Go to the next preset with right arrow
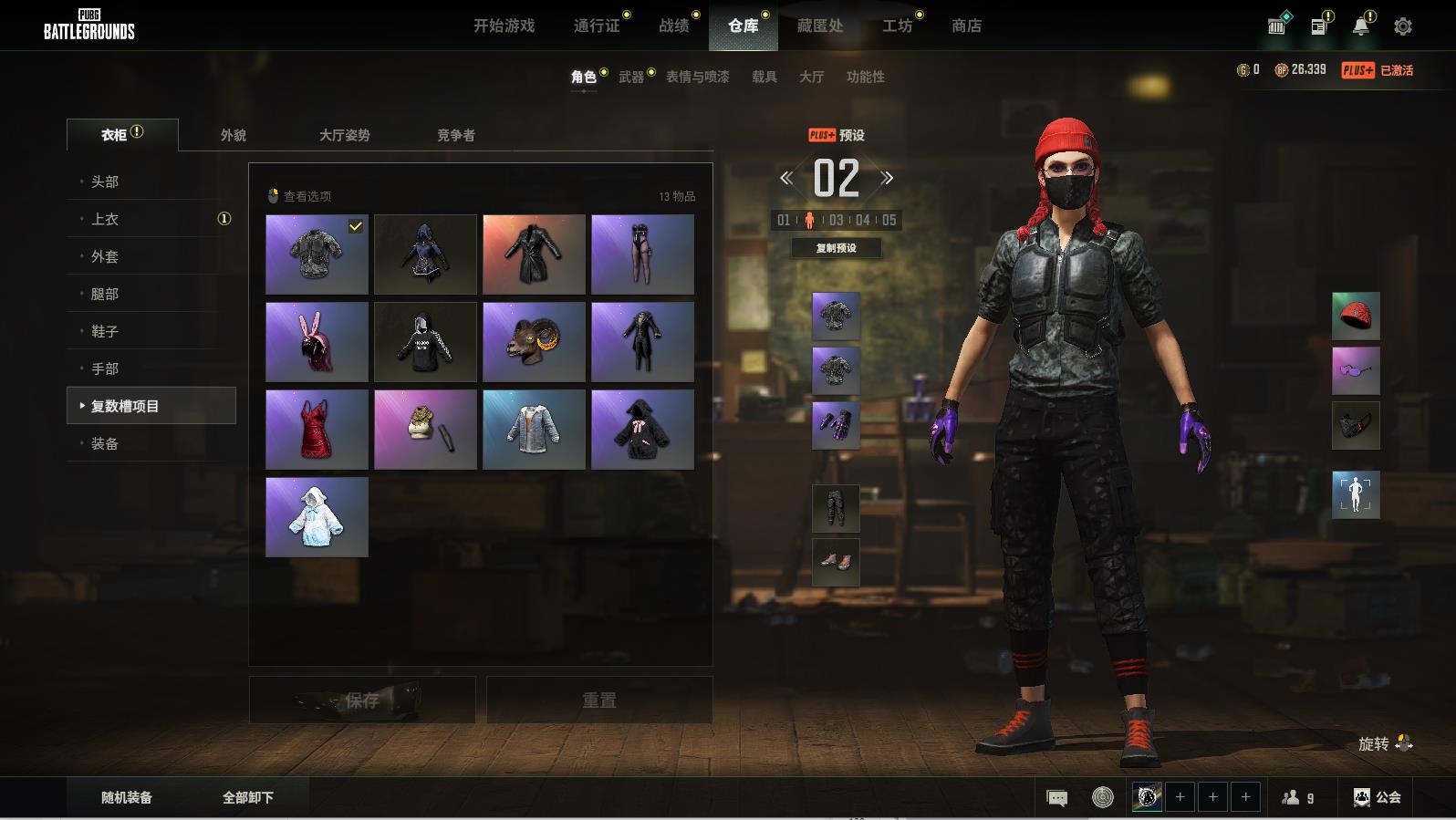Viewport: 1456px width, 820px height. [887, 178]
